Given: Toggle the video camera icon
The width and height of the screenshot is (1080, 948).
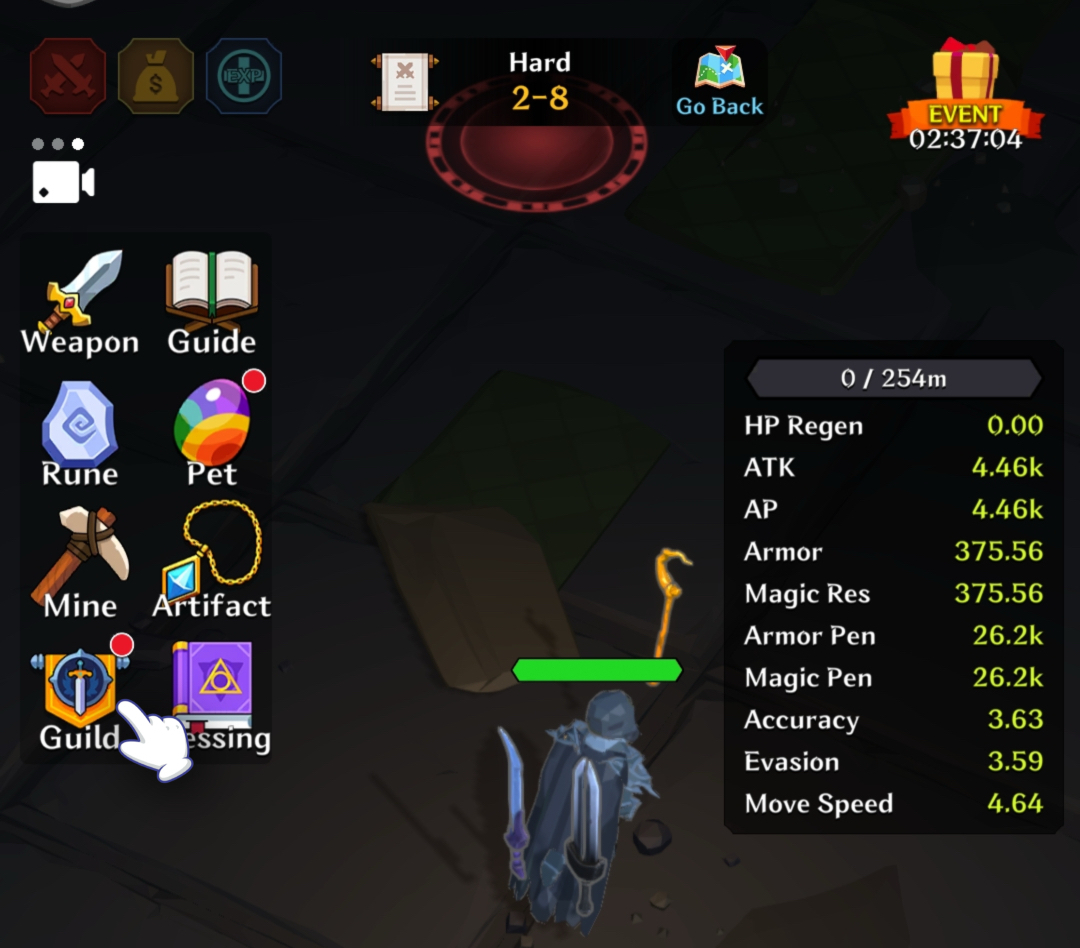Looking at the screenshot, I should point(64,183).
